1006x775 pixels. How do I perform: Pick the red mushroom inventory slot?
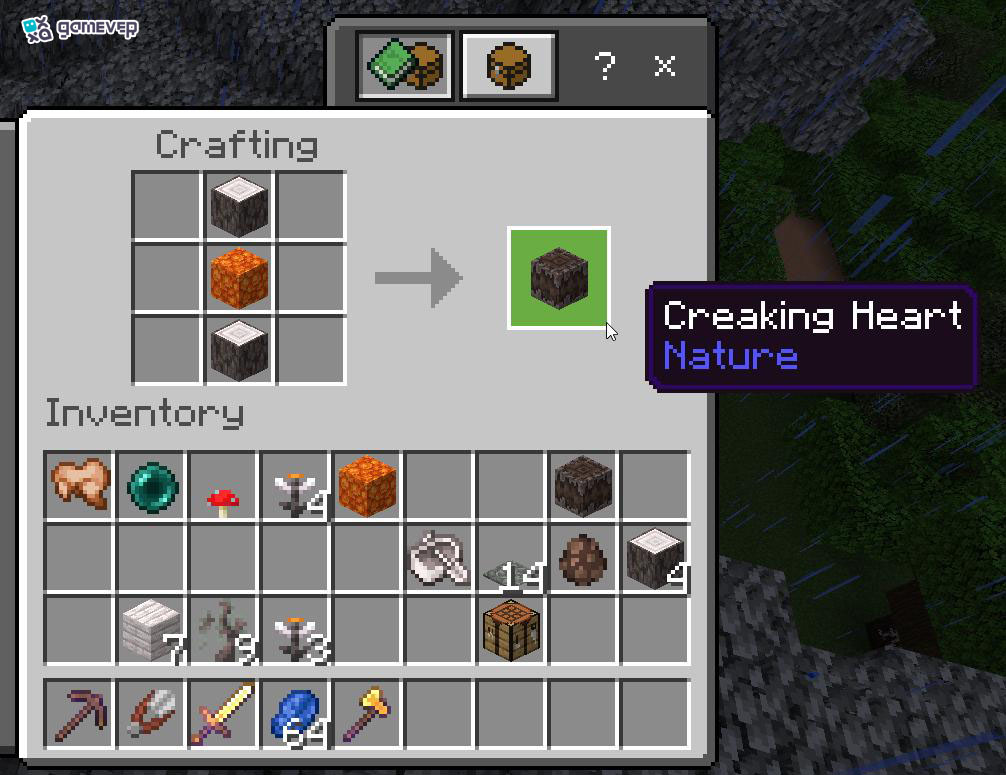(224, 486)
